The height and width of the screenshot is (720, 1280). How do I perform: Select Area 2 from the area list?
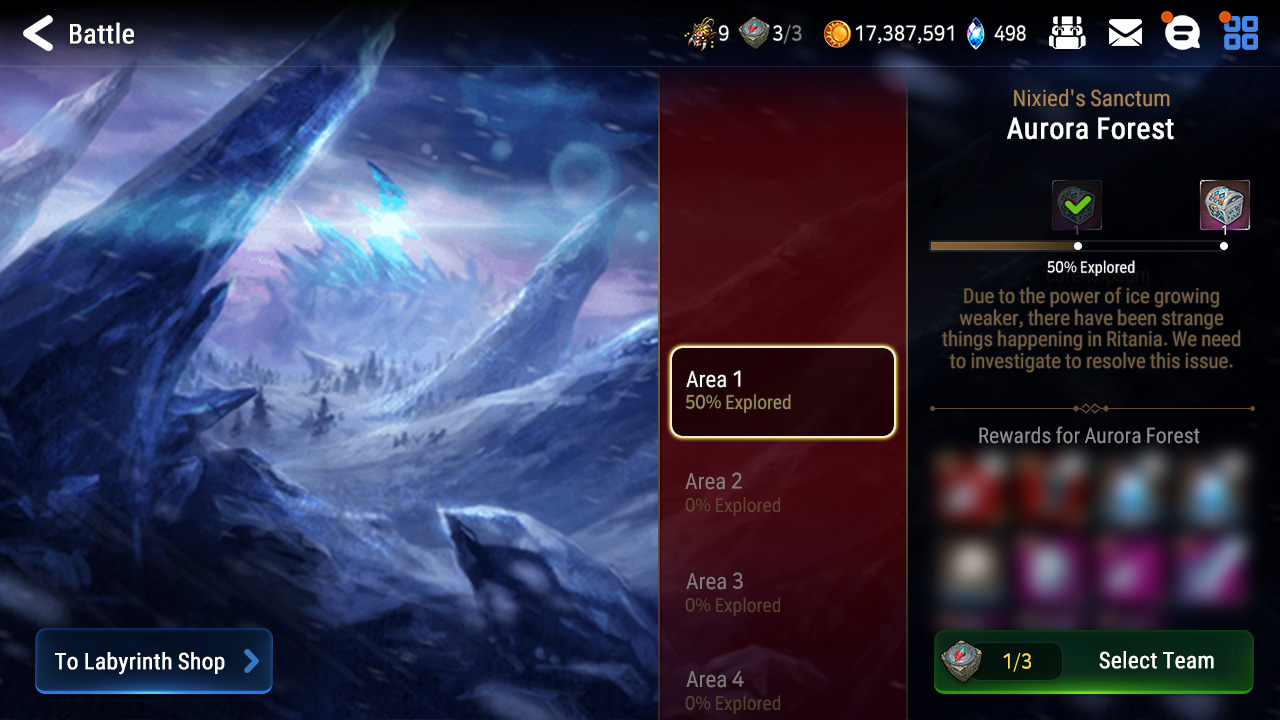[x=783, y=492]
